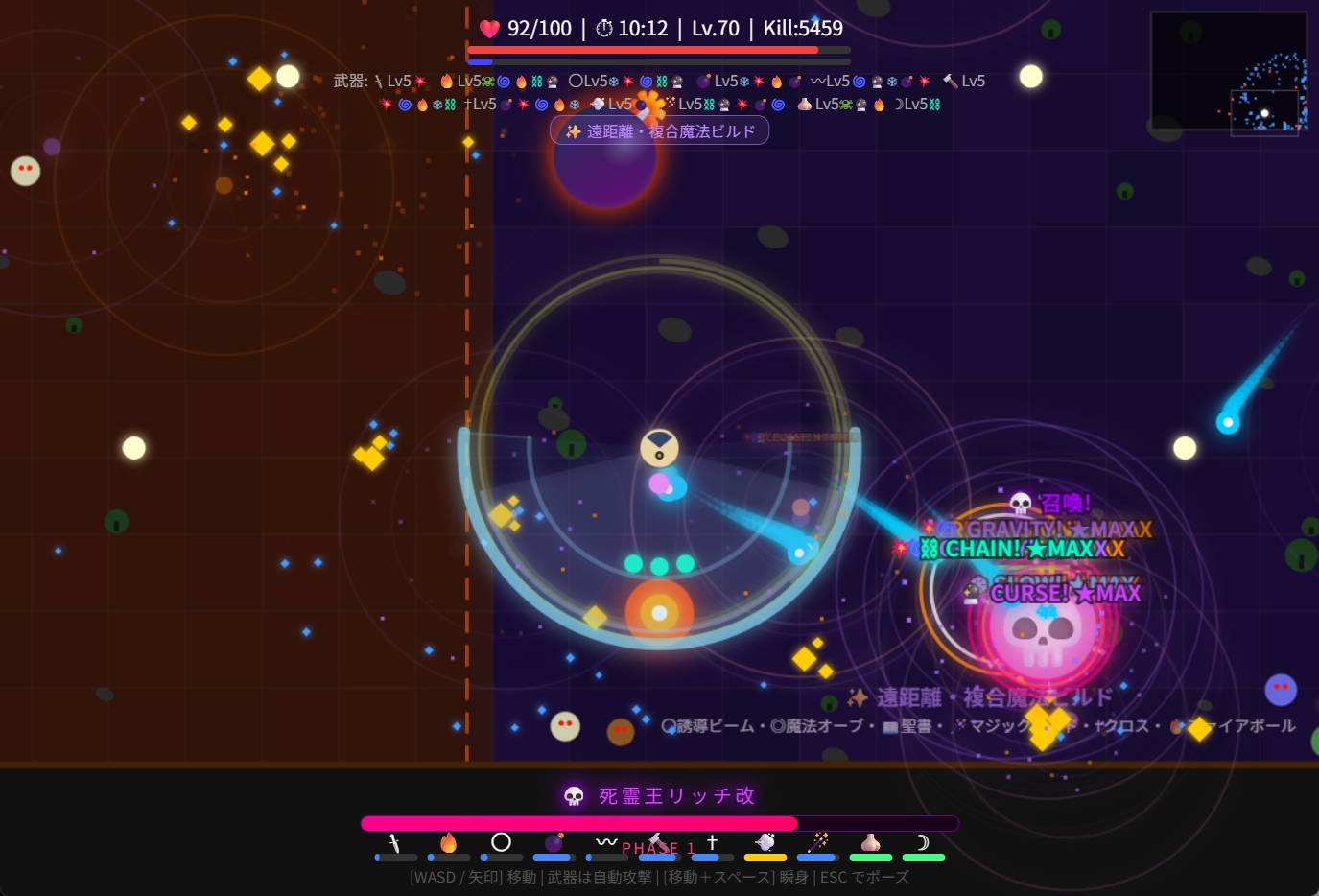Select the fire weapon icon in the bottom bar
Screen dimensions: 1319x896
pyautogui.click(x=448, y=842)
